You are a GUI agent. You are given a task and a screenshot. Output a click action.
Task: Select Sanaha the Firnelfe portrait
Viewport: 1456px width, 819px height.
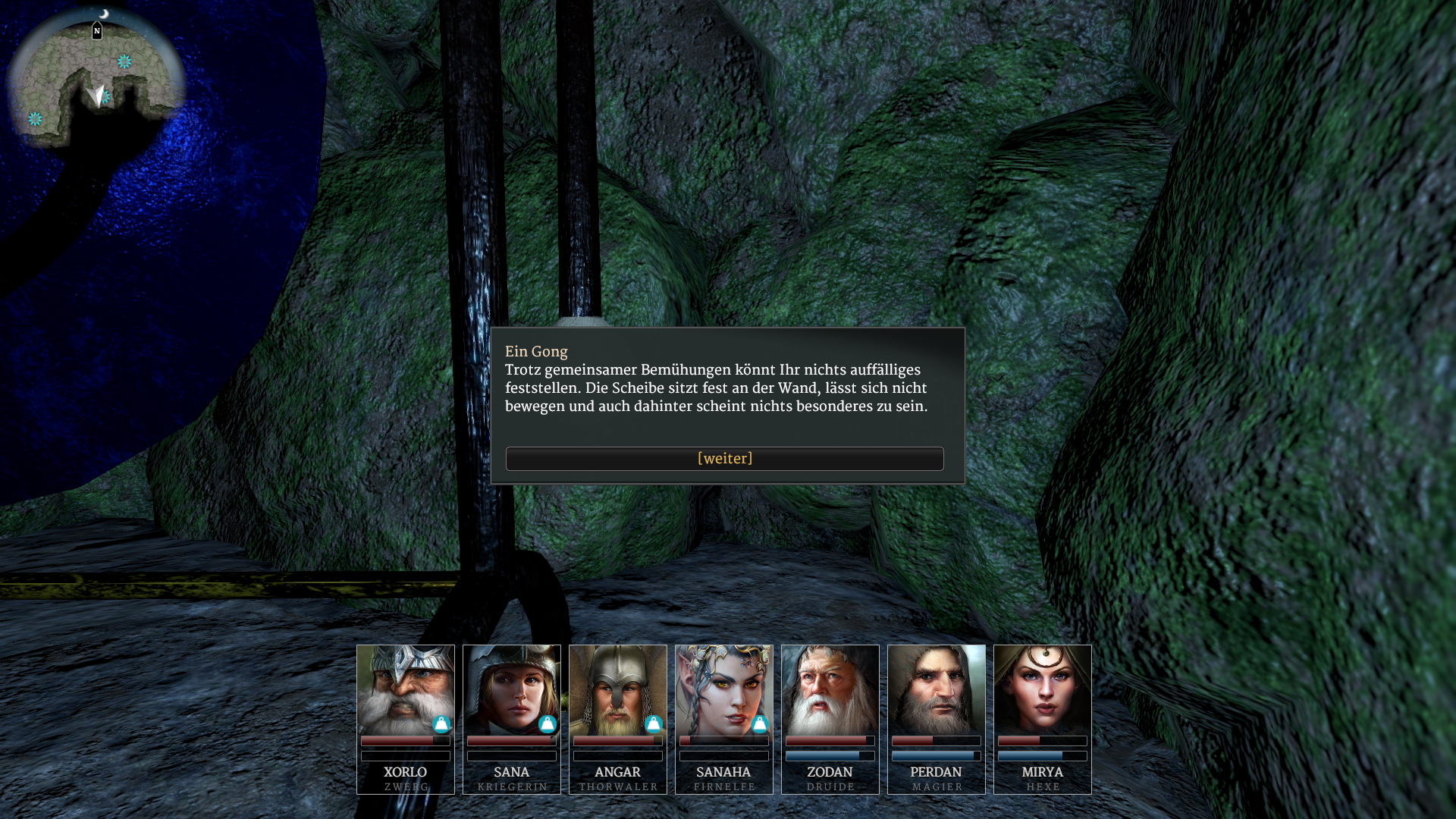point(723,689)
